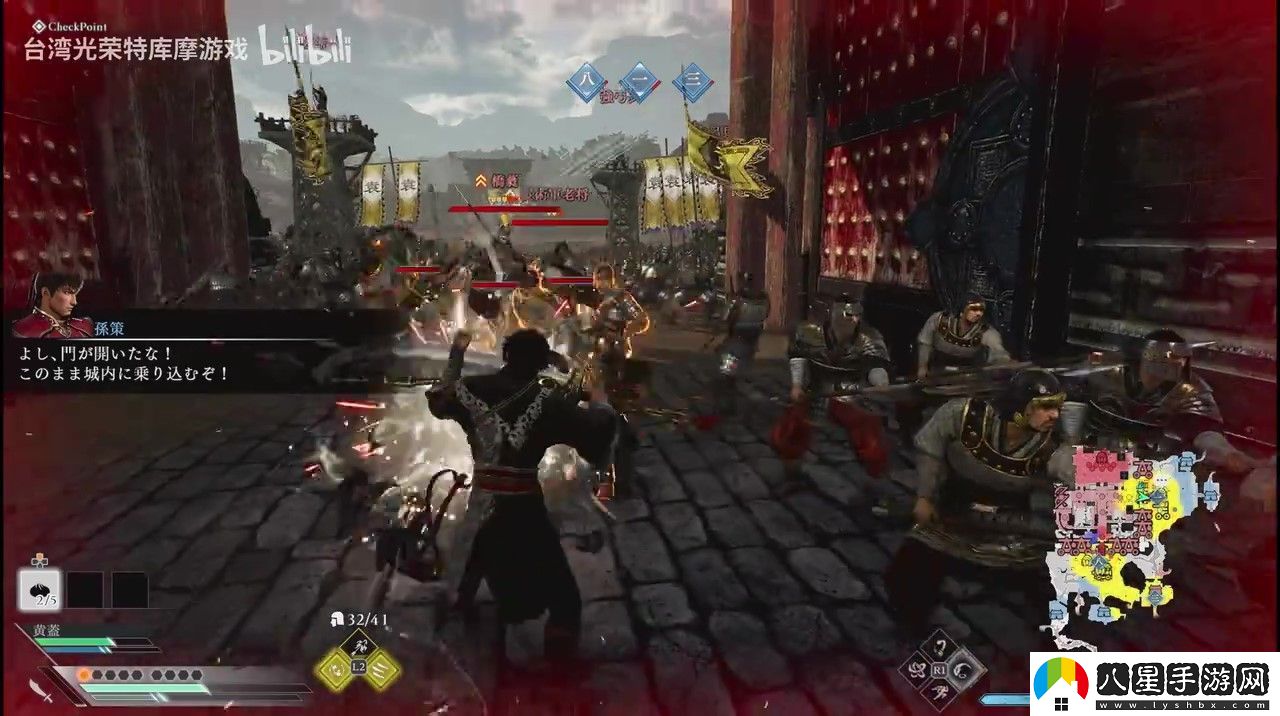Screen dimensions: 1280x716
Task: Select the left battle art diamond icon
Action: tap(917, 669)
